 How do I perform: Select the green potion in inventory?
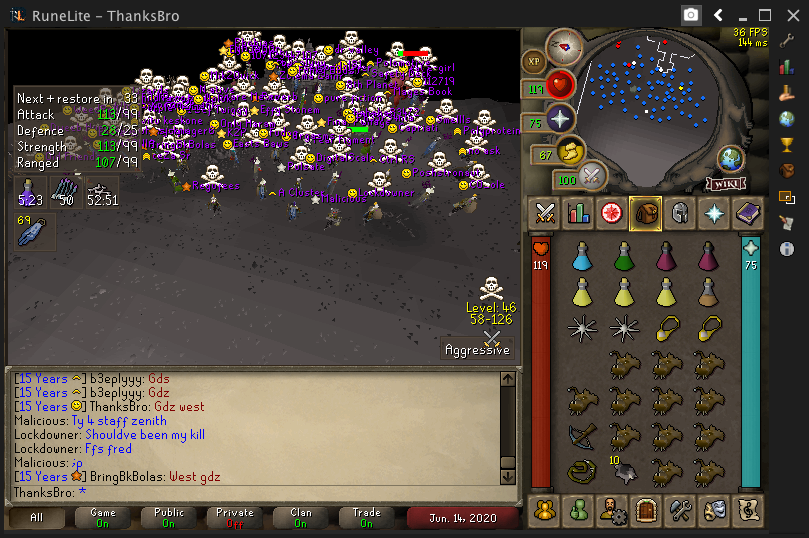pyautogui.click(x=623, y=259)
